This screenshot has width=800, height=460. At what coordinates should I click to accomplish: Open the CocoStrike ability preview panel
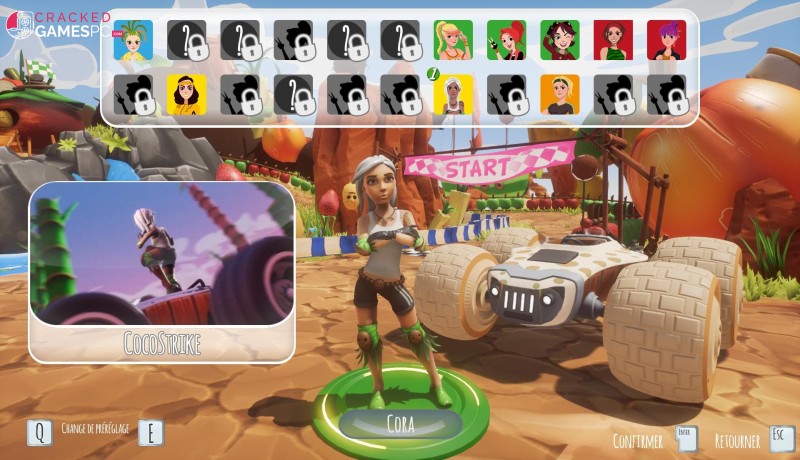point(162,270)
